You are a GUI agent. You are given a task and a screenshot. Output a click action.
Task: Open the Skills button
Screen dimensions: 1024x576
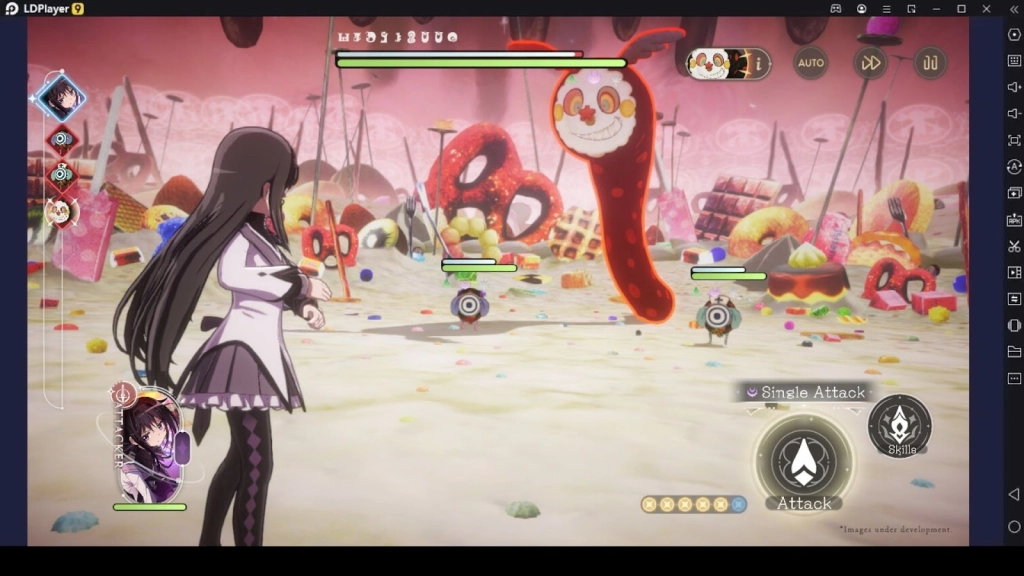(900, 426)
